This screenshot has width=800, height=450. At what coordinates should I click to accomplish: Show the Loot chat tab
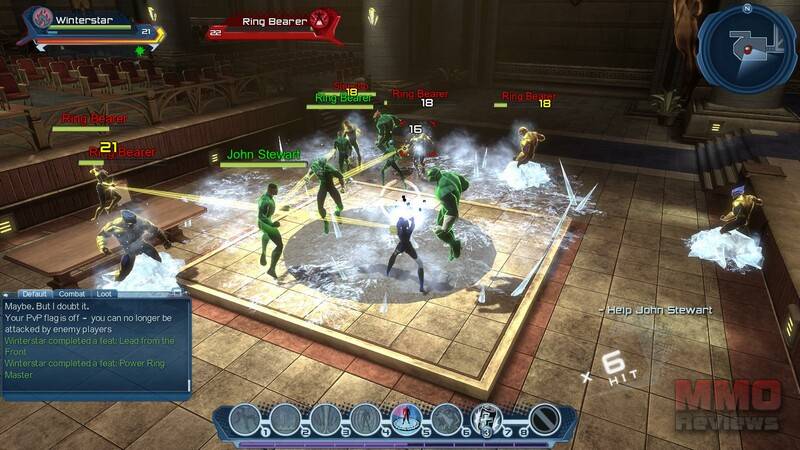105,294
